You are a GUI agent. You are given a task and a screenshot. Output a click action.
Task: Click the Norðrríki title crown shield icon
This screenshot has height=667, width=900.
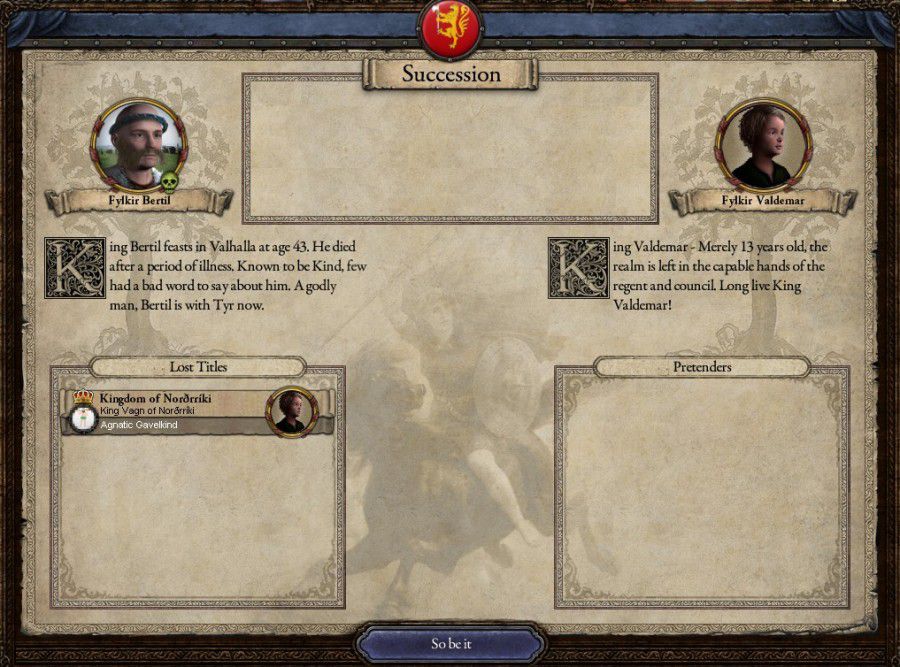coord(83,412)
